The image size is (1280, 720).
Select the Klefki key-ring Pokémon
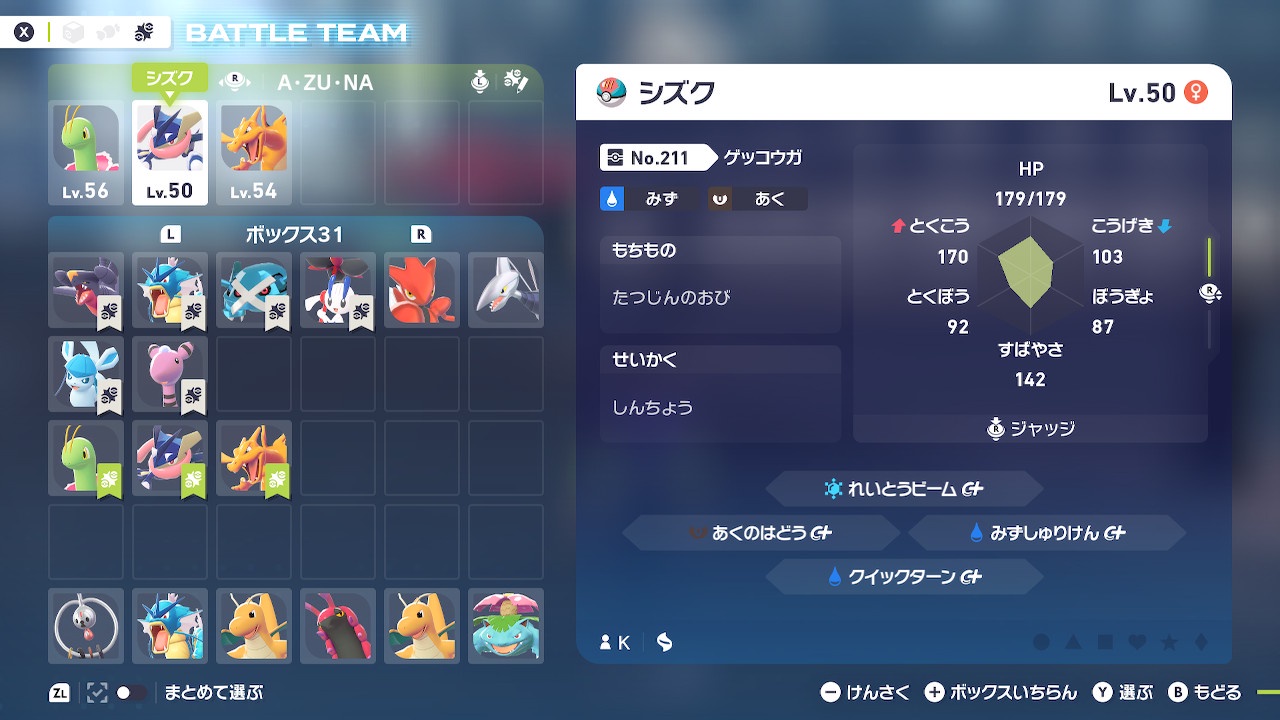coord(86,626)
